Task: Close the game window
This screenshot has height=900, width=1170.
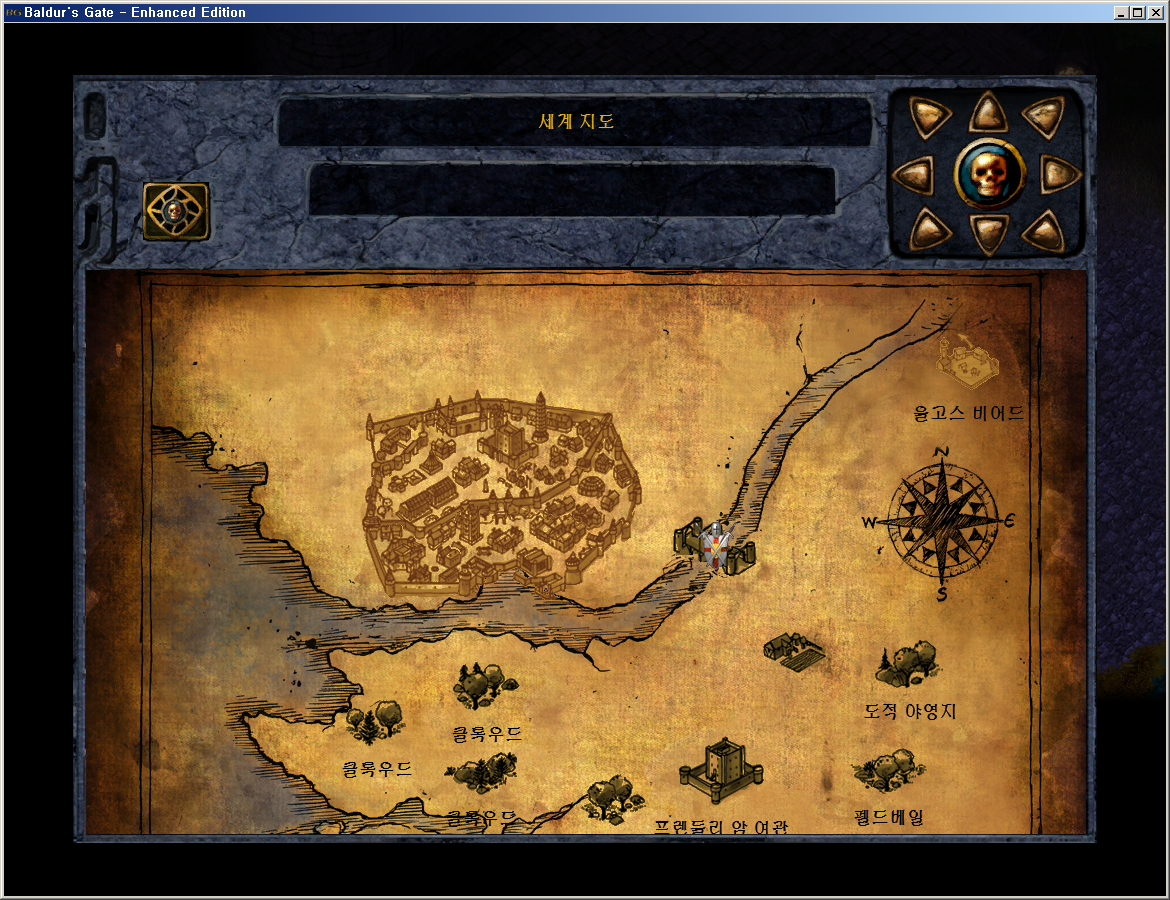Action: [x=1156, y=13]
